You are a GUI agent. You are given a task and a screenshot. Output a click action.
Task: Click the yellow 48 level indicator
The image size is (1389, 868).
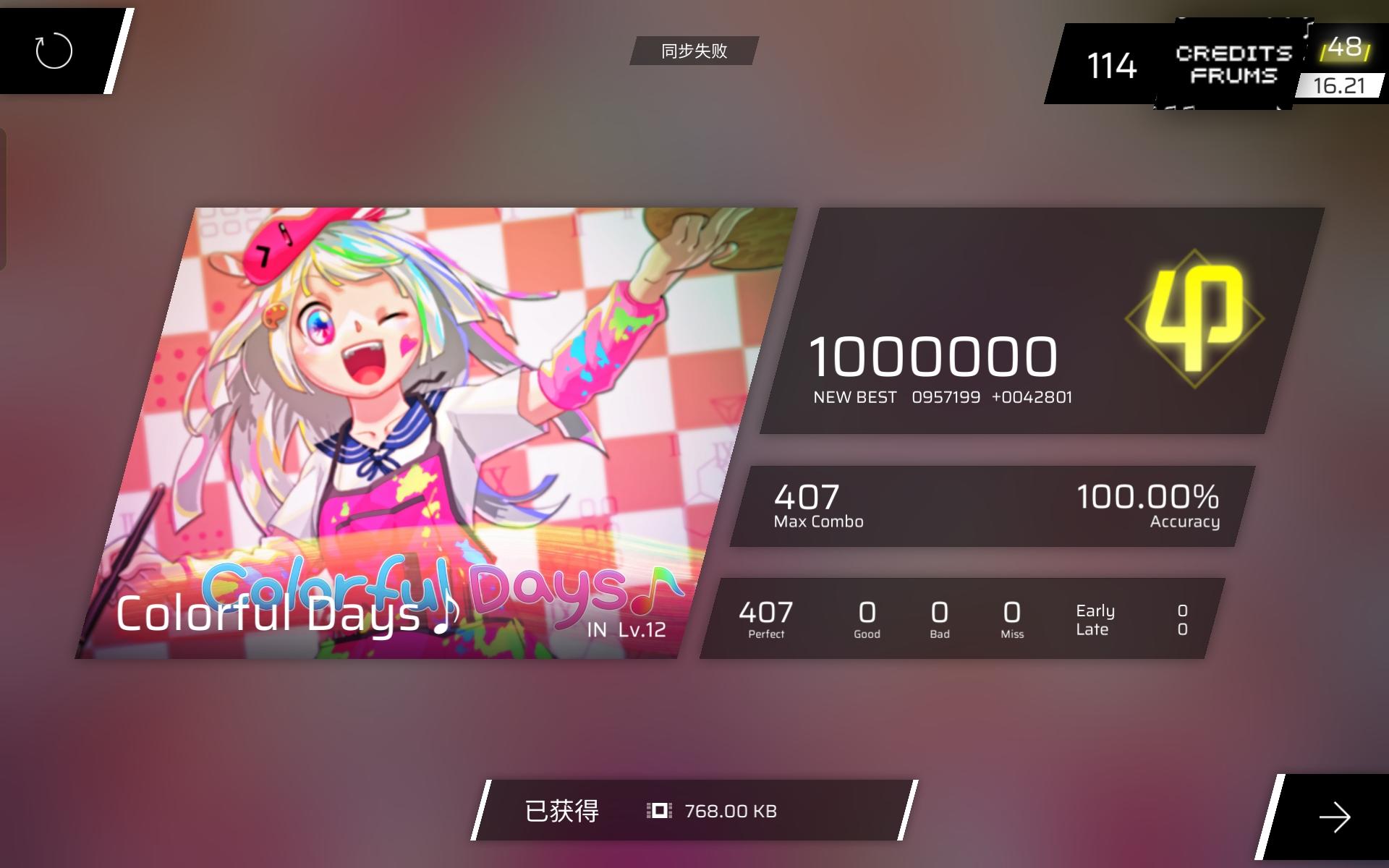(1347, 51)
